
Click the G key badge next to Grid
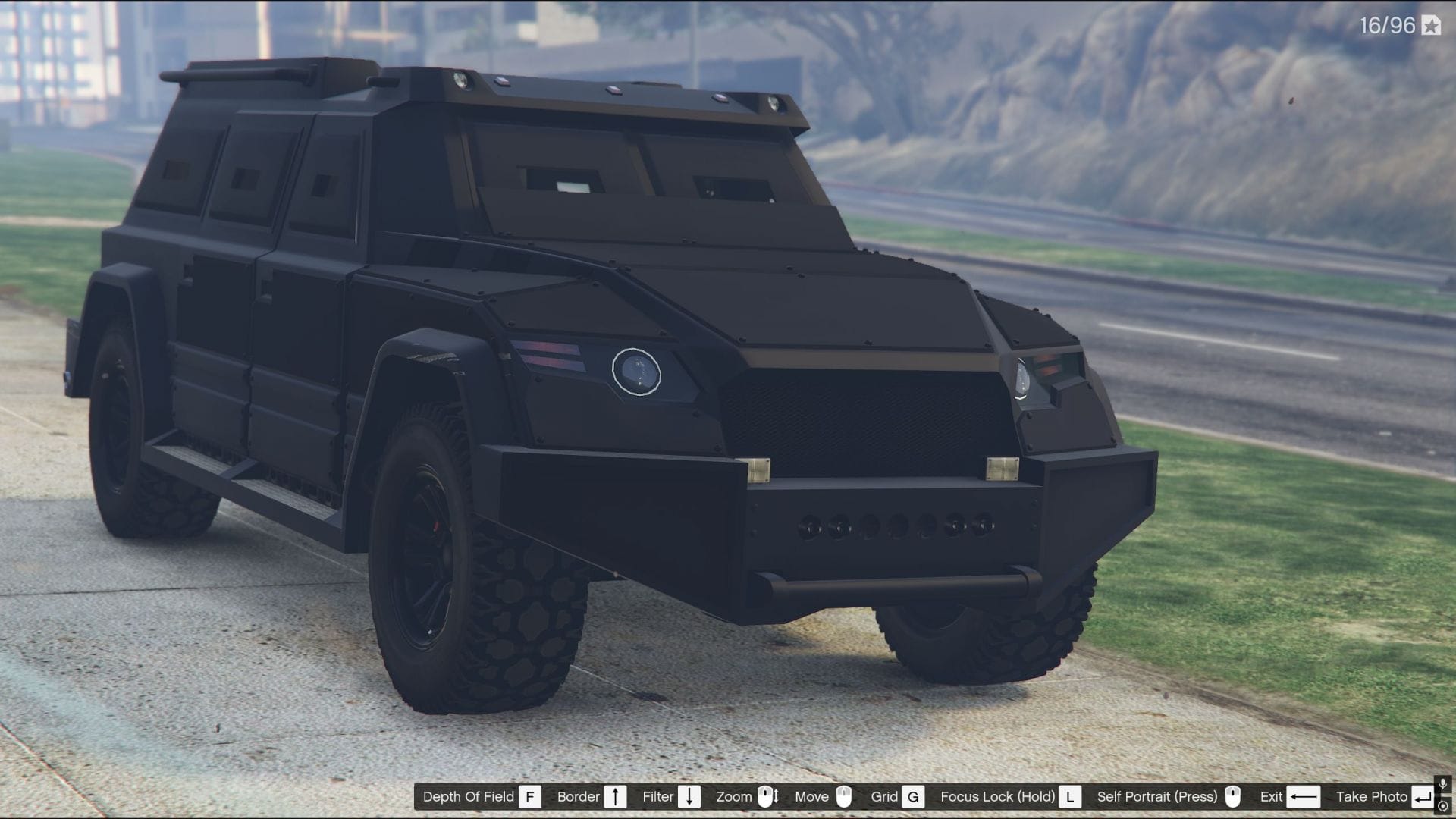(x=912, y=796)
